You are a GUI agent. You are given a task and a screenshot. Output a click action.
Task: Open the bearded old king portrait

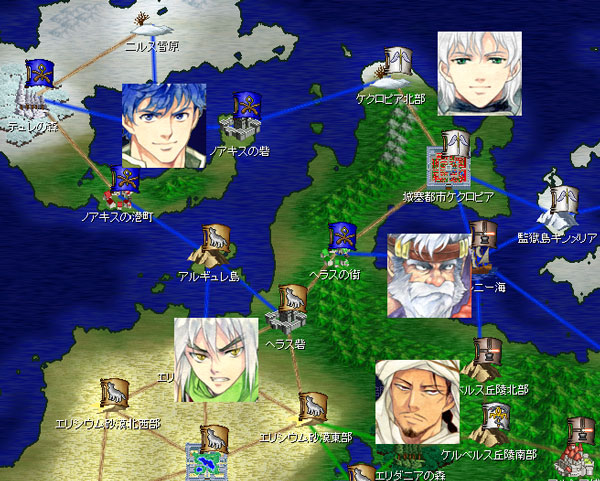(428, 275)
